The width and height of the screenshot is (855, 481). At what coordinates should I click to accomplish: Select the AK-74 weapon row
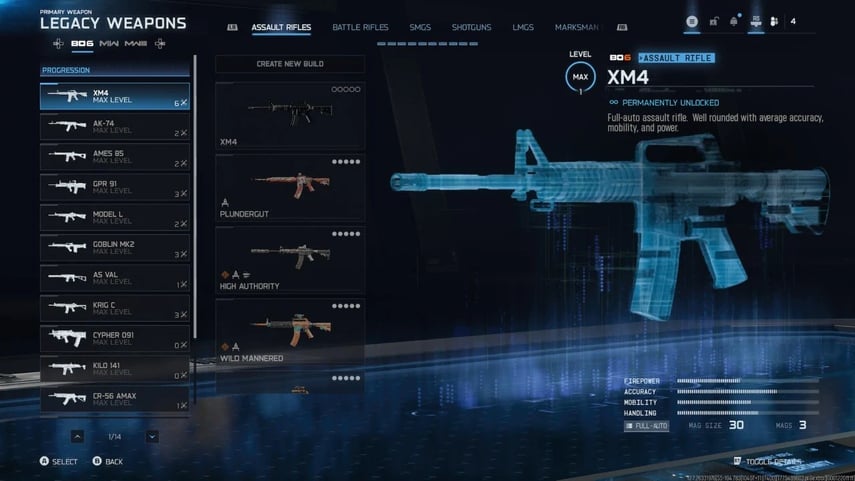(115, 127)
